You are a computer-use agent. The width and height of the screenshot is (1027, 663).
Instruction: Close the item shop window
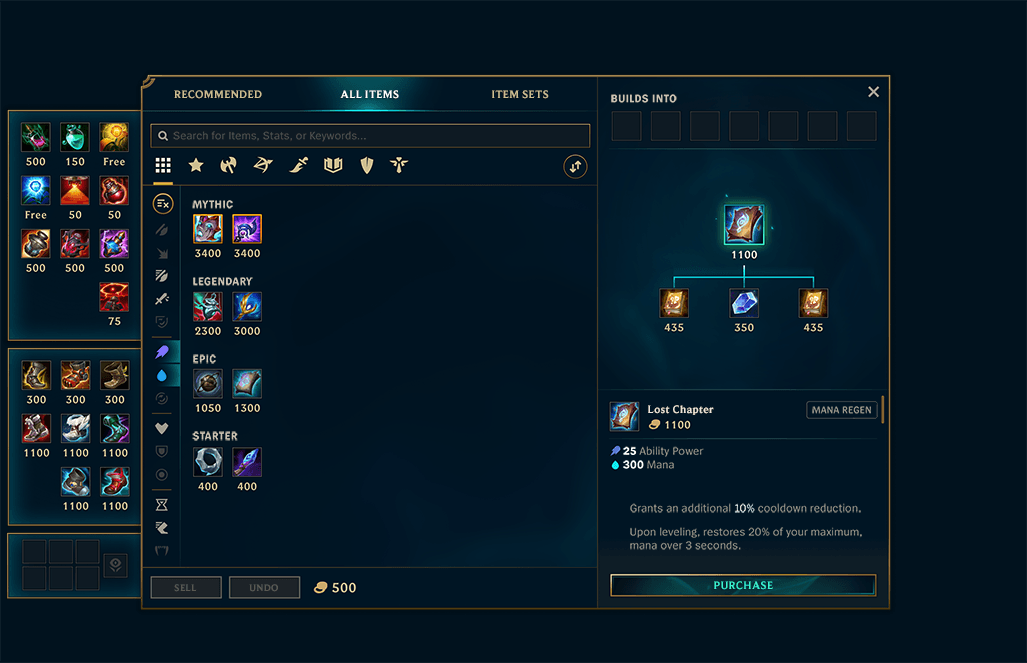coord(873,92)
